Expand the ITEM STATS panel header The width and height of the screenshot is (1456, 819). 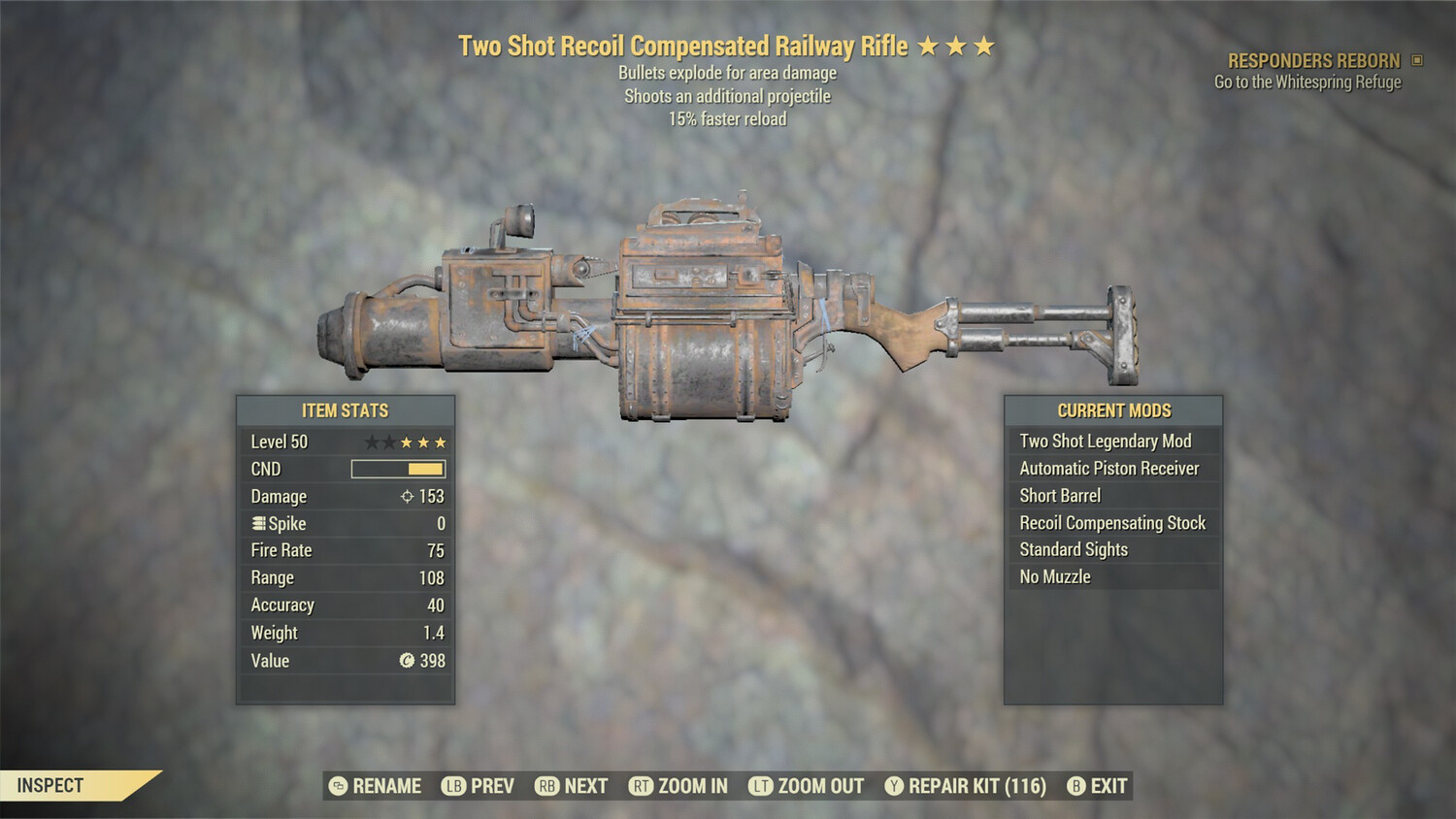click(x=345, y=409)
